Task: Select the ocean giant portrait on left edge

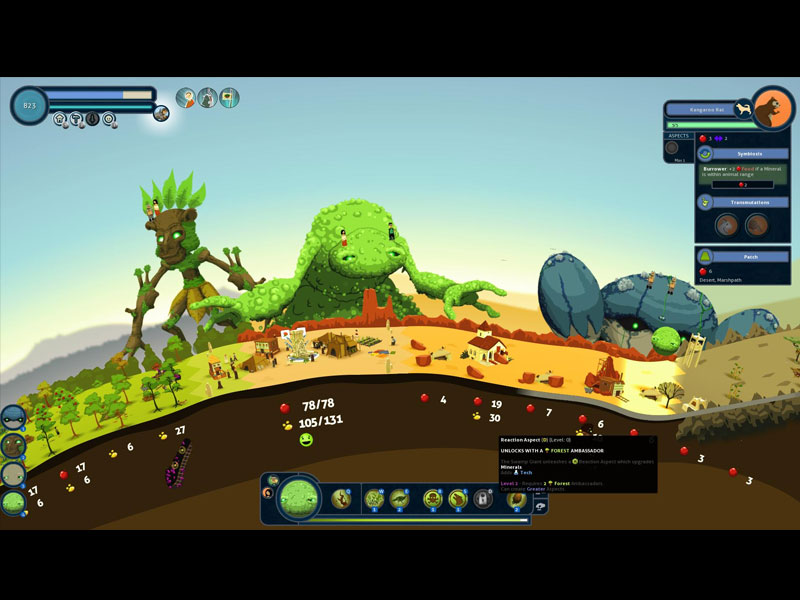Action: (13, 417)
